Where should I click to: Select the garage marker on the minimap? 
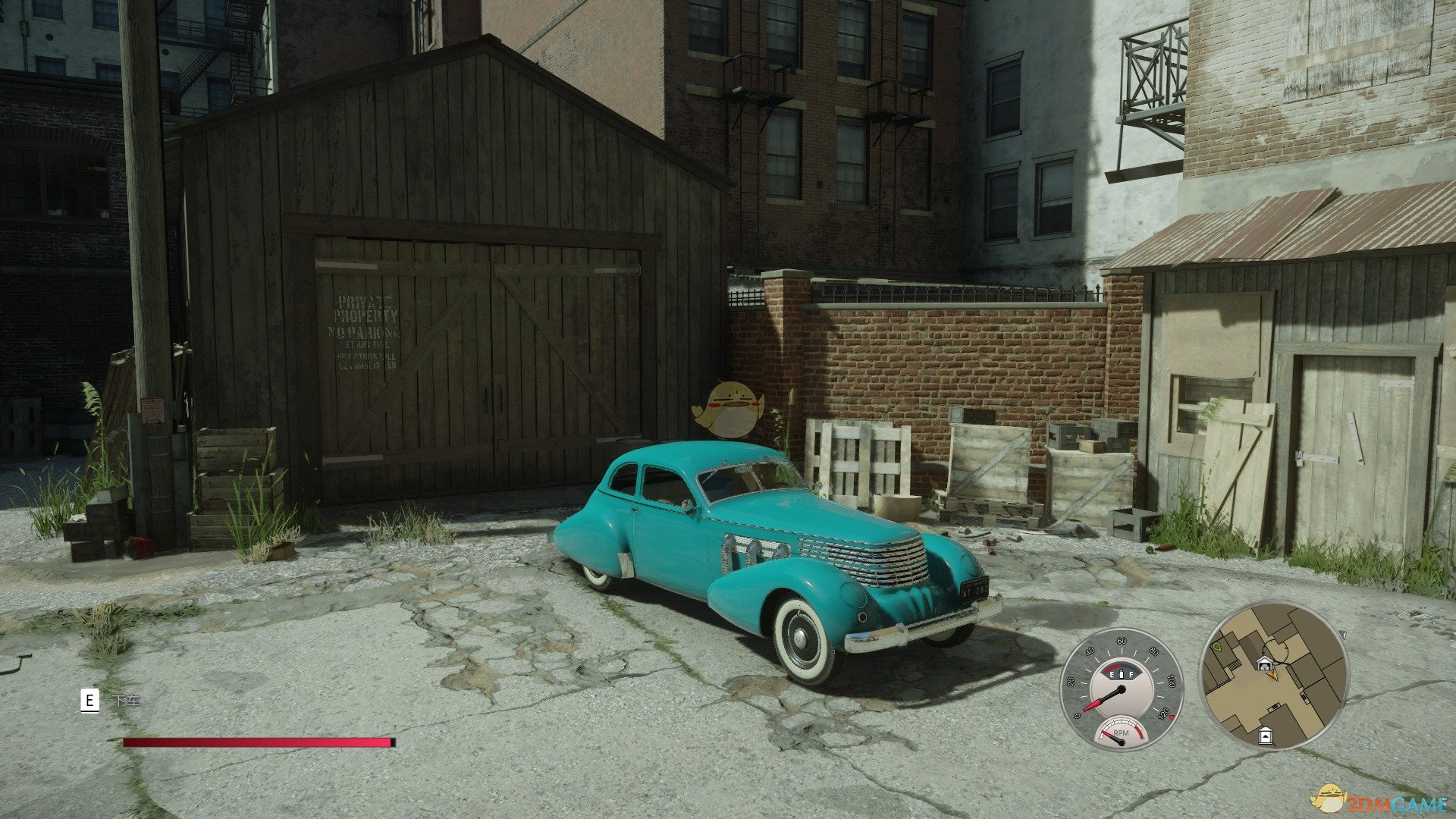[1263, 664]
